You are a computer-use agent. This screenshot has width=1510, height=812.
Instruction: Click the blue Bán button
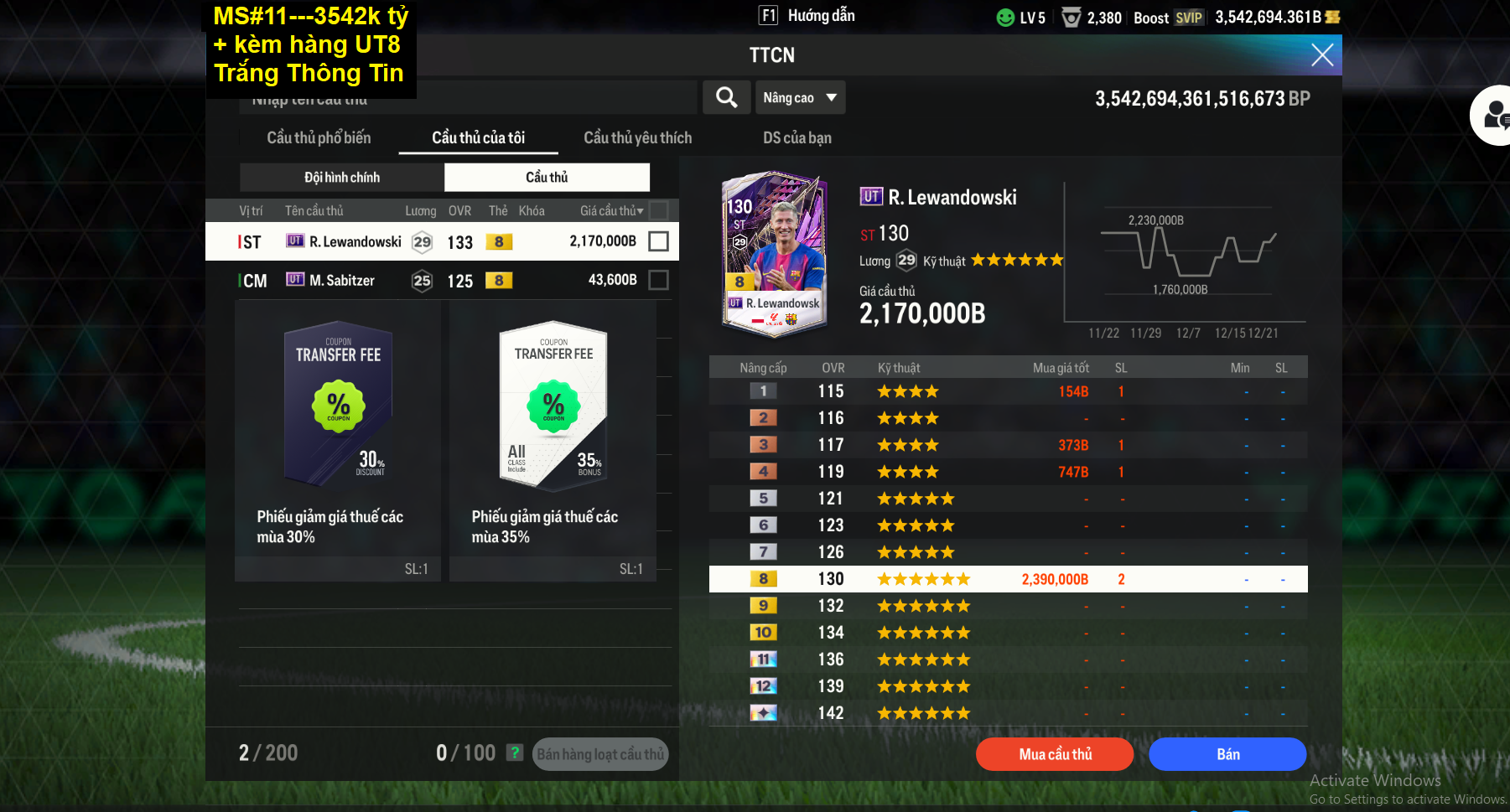pos(1227,753)
